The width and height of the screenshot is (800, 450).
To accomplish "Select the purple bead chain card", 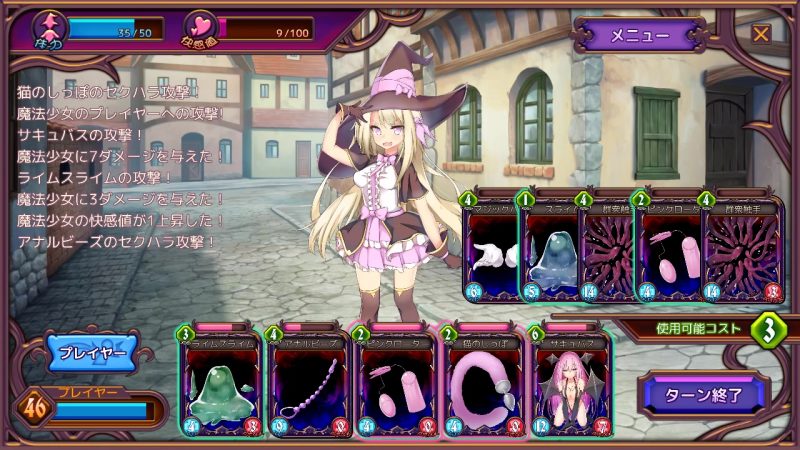I will click(x=307, y=385).
